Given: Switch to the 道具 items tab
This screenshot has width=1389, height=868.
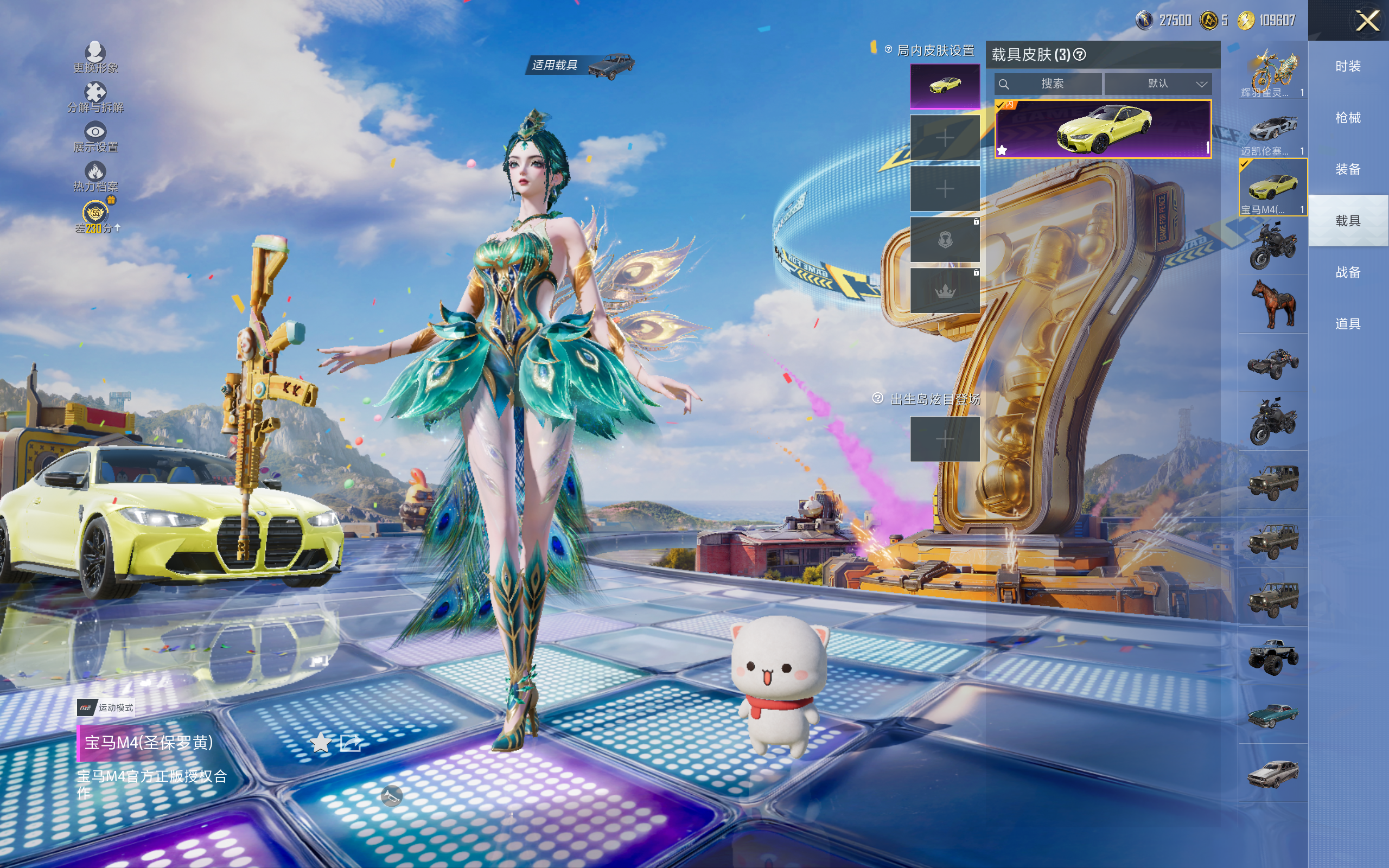Looking at the screenshot, I should click(1348, 324).
